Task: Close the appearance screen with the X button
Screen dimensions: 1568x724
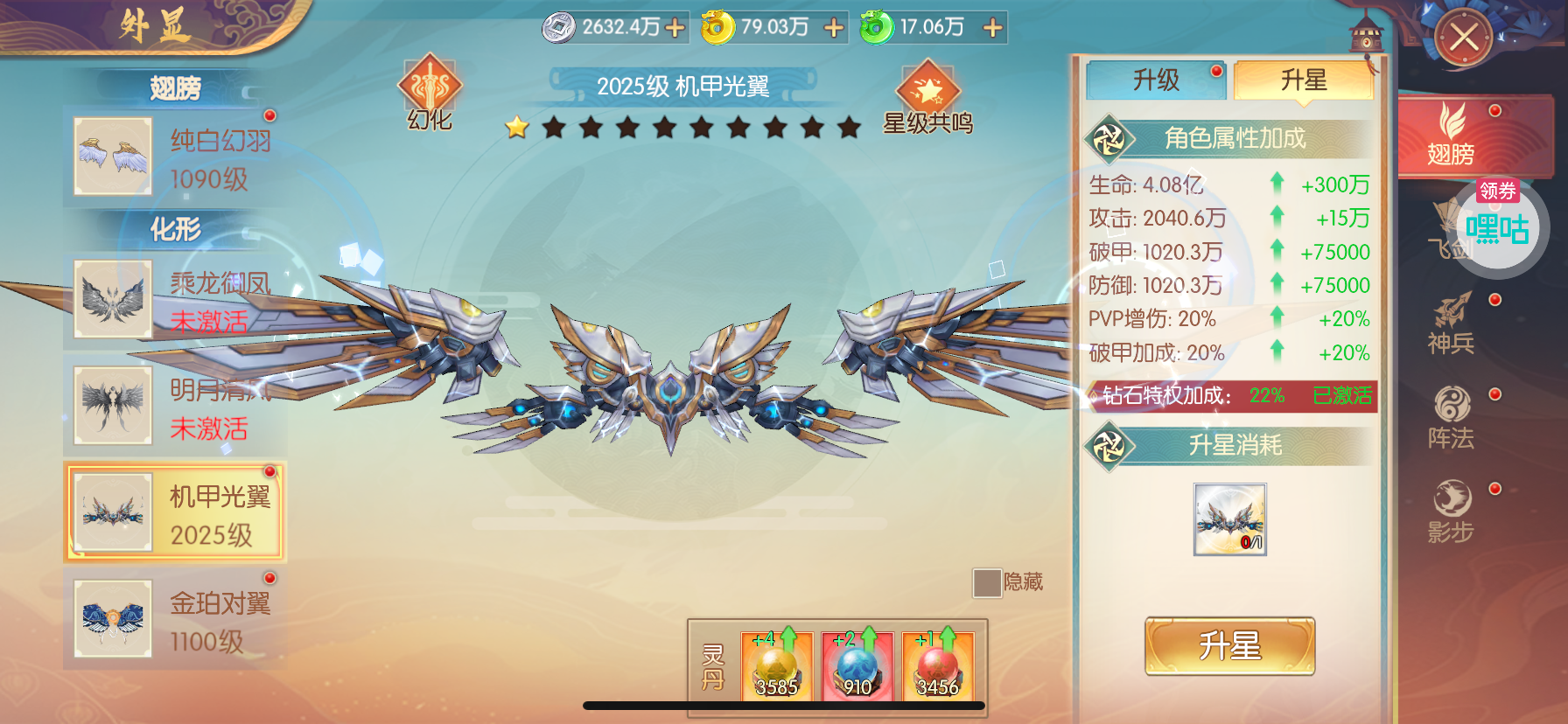Action: click(1463, 38)
